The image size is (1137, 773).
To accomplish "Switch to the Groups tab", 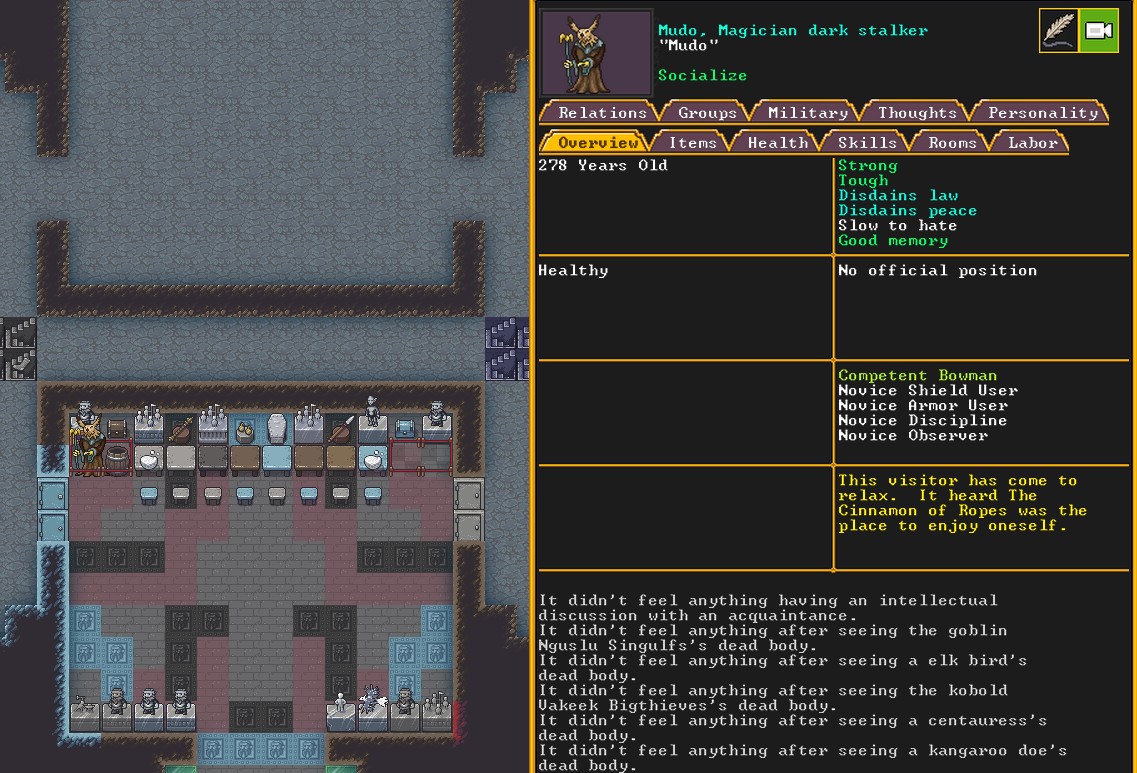I will pyautogui.click(x=707, y=113).
